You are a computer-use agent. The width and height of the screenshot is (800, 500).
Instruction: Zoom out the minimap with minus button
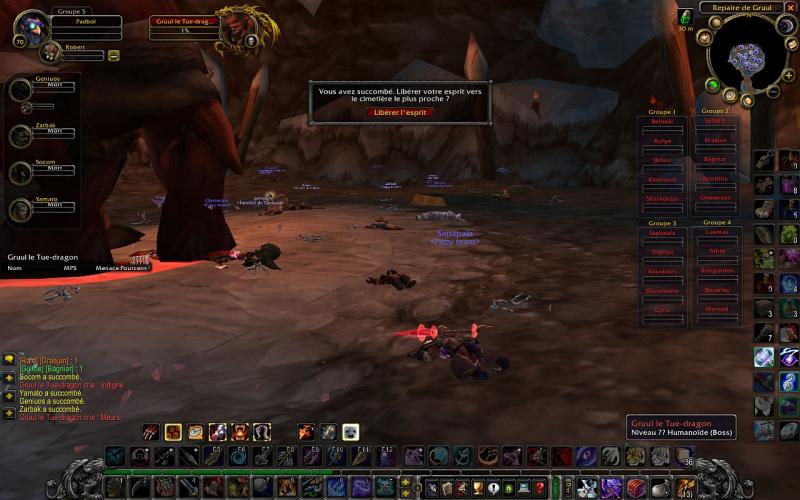(773, 91)
